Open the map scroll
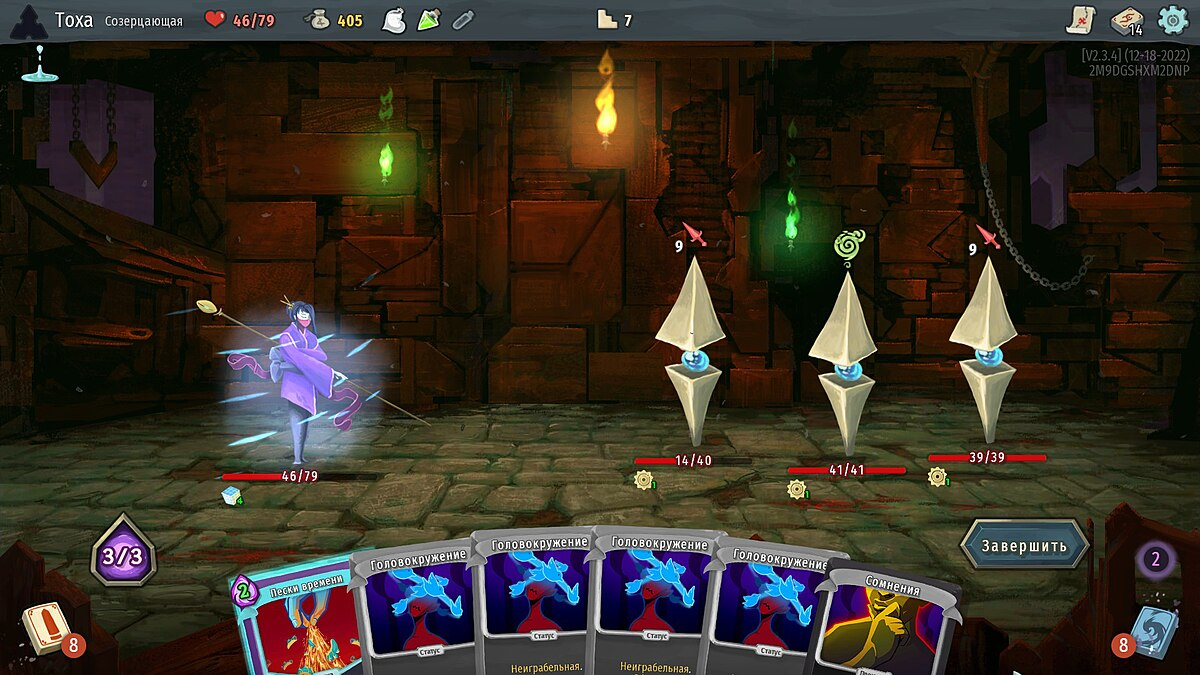This screenshot has width=1200, height=675. (1082, 20)
